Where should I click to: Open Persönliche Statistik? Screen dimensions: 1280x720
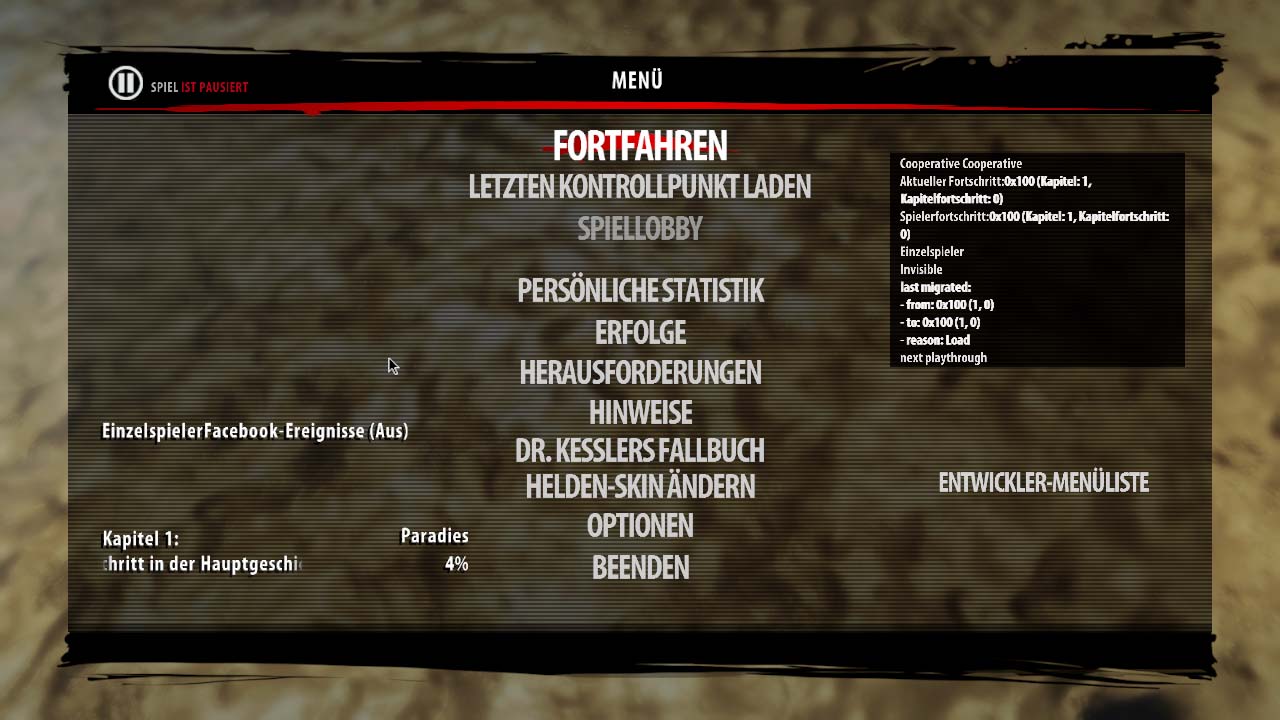coord(640,291)
